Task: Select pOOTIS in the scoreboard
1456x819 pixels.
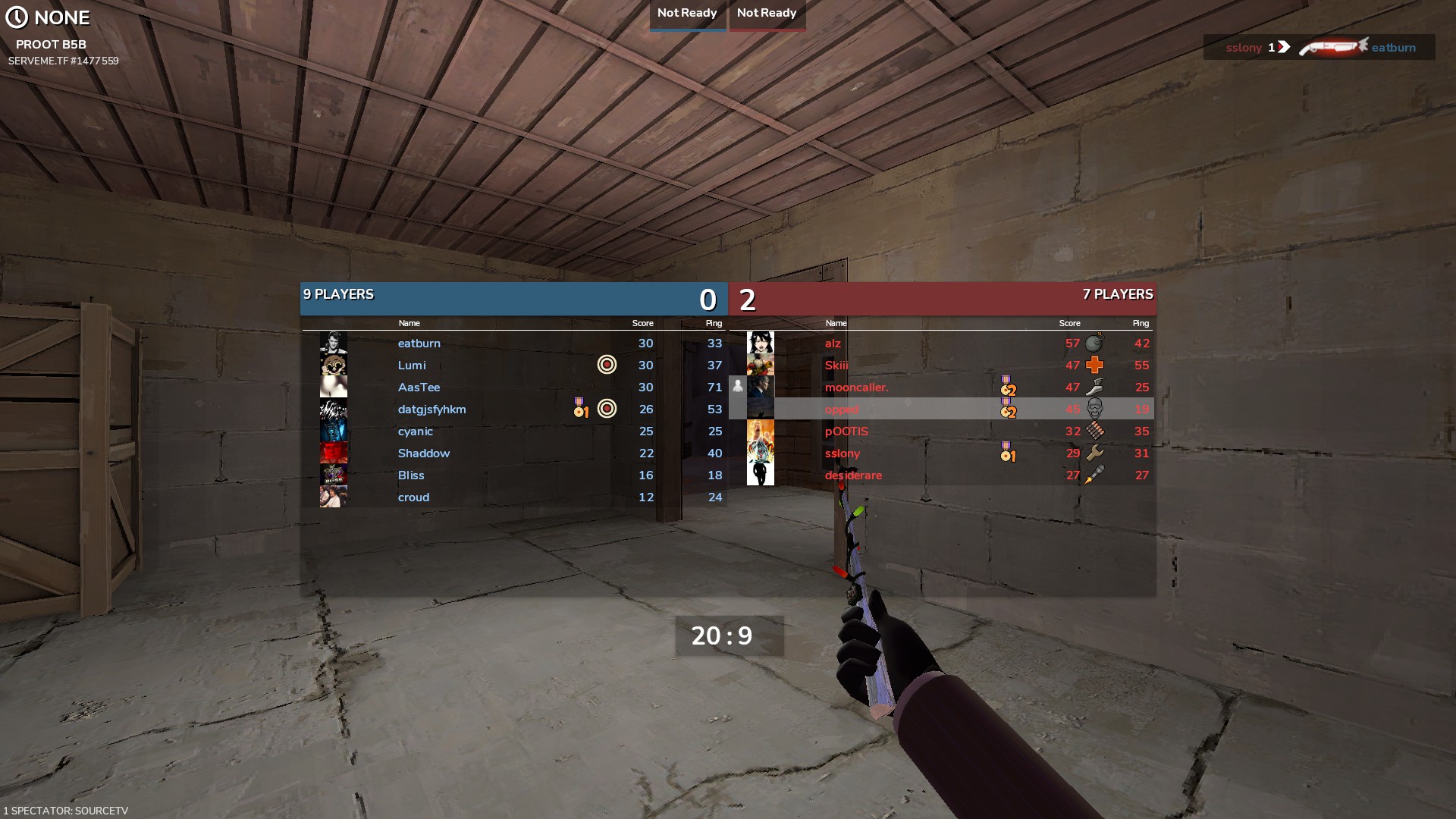Action: click(x=846, y=431)
